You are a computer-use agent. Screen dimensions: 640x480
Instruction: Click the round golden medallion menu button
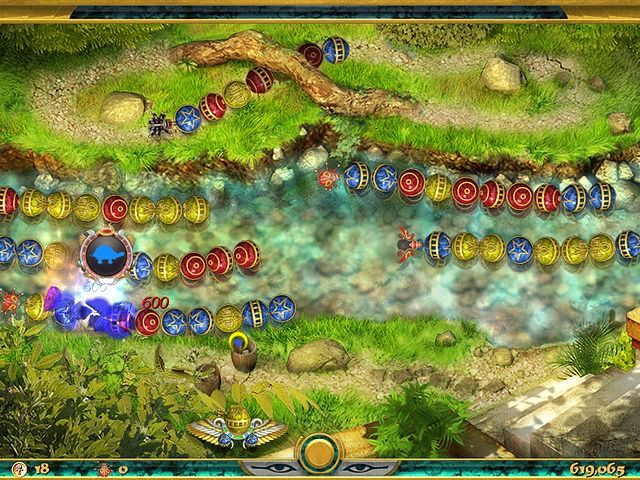point(320,455)
